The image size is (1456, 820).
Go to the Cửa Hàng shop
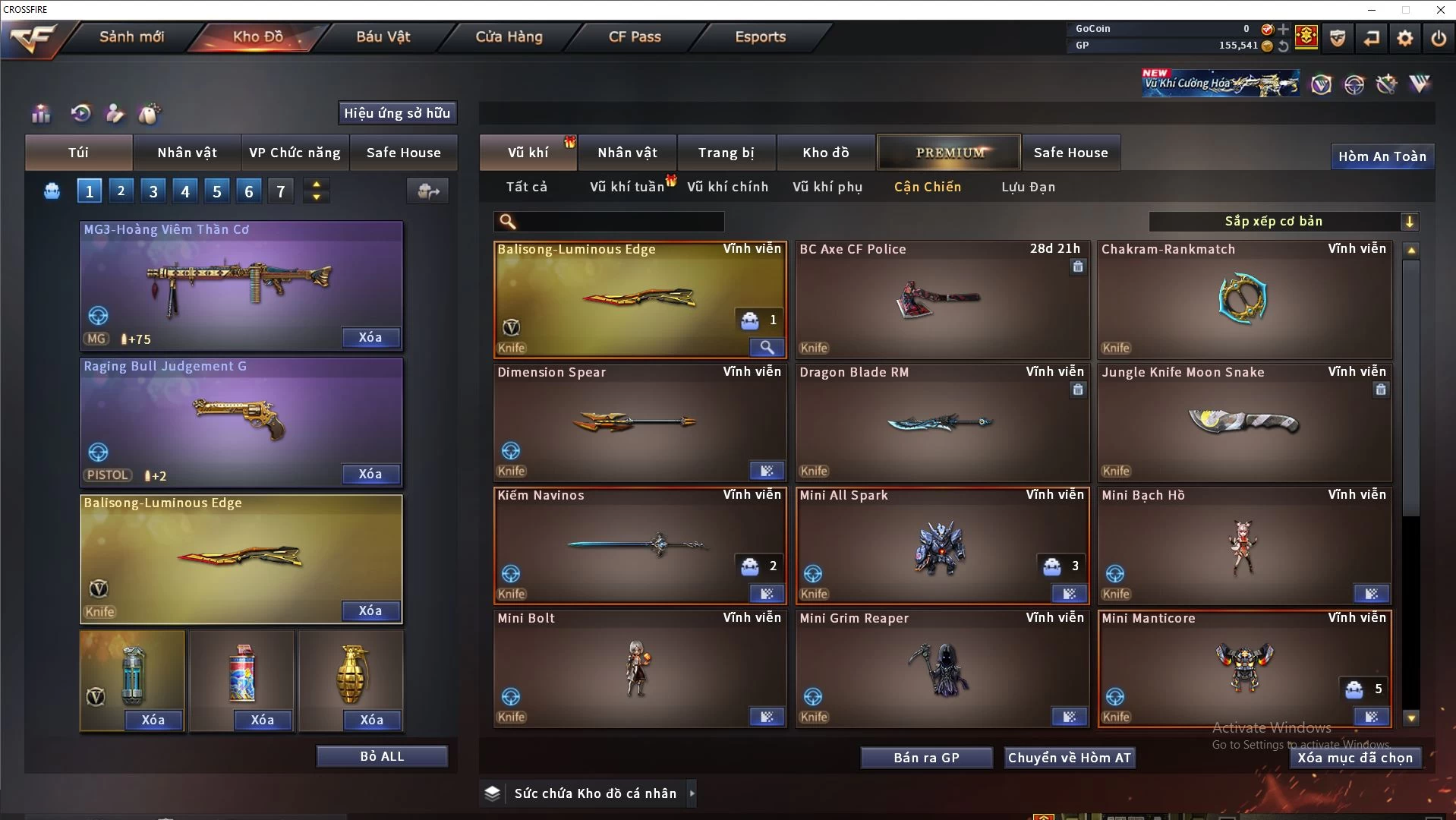[509, 36]
